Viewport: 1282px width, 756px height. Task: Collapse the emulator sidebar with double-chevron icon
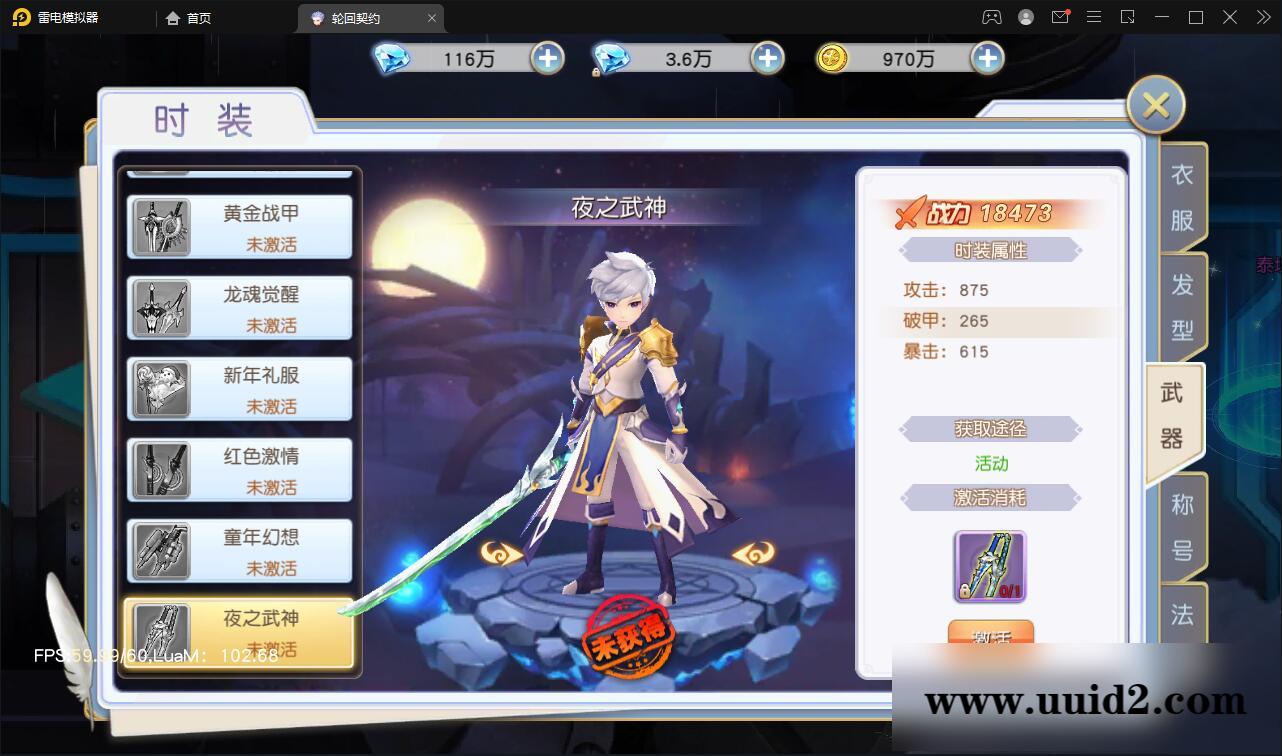click(x=1262, y=17)
